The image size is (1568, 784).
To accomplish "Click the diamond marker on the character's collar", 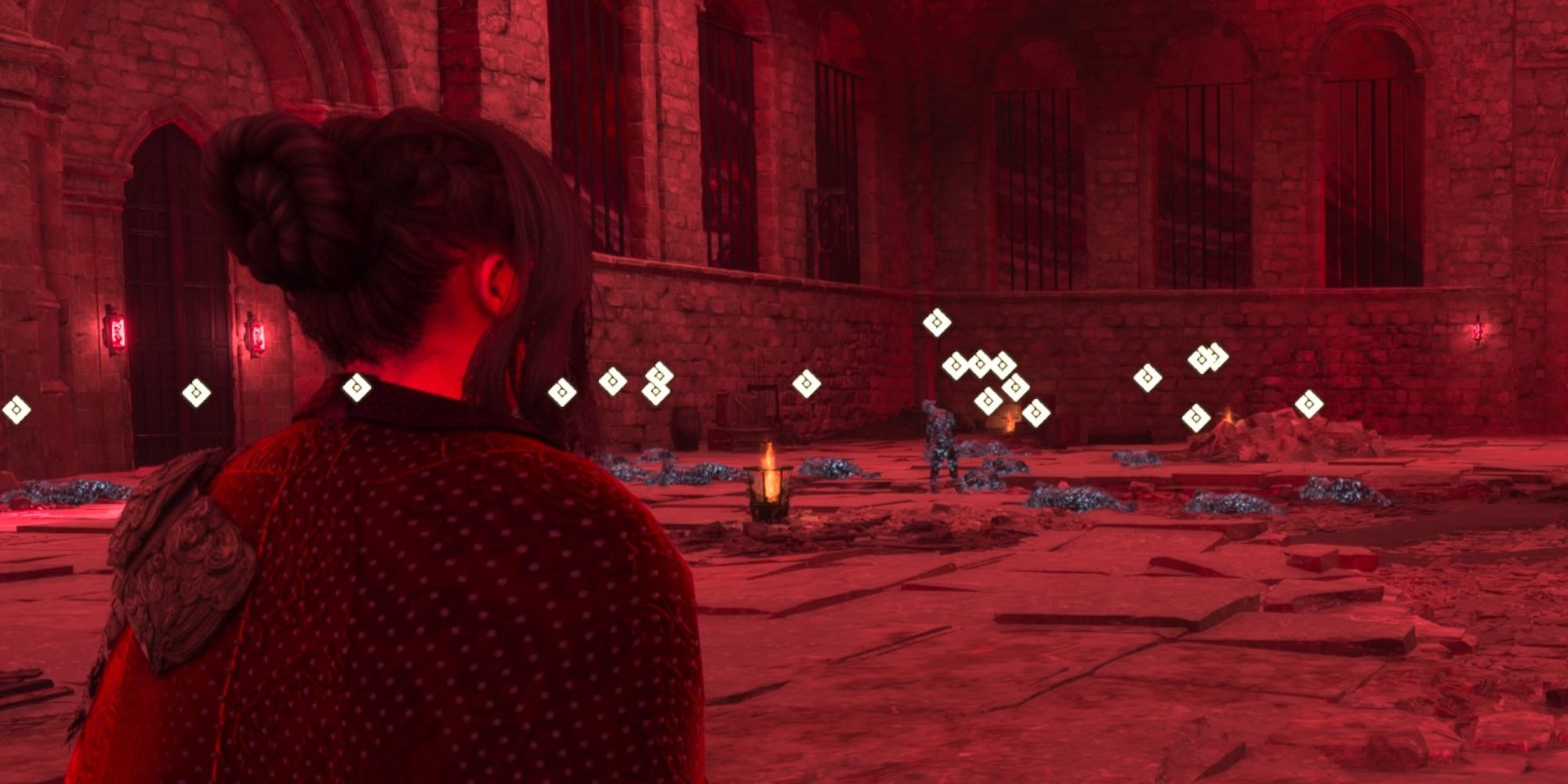I will click(x=356, y=387).
